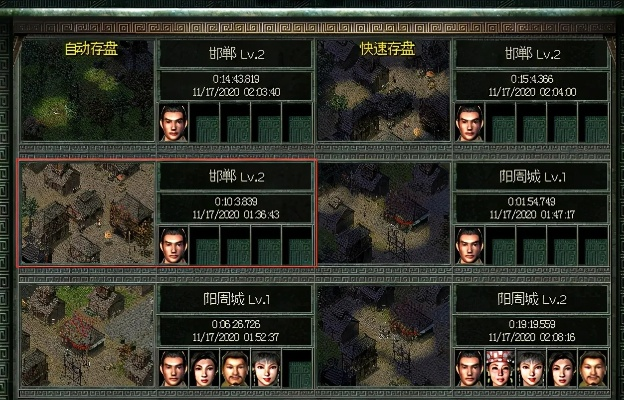Image resolution: width=624 pixels, height=400 pixels.
Task: Pick the 阳周城 Lv.1 save from 01:47:17
Action: coord(462,213)
